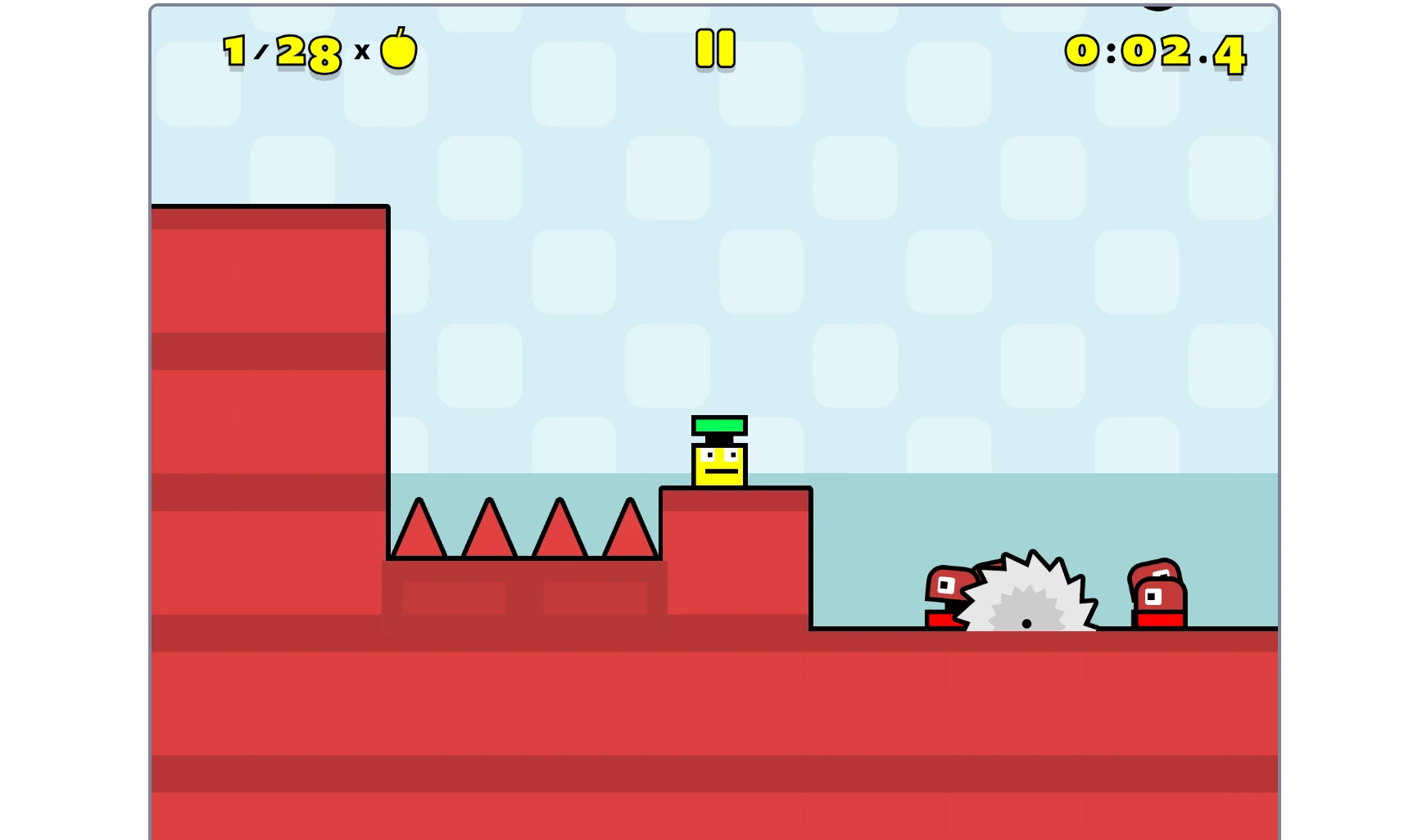
Task: Click the right red enemy near the edge
Action: pos(1157,591)
